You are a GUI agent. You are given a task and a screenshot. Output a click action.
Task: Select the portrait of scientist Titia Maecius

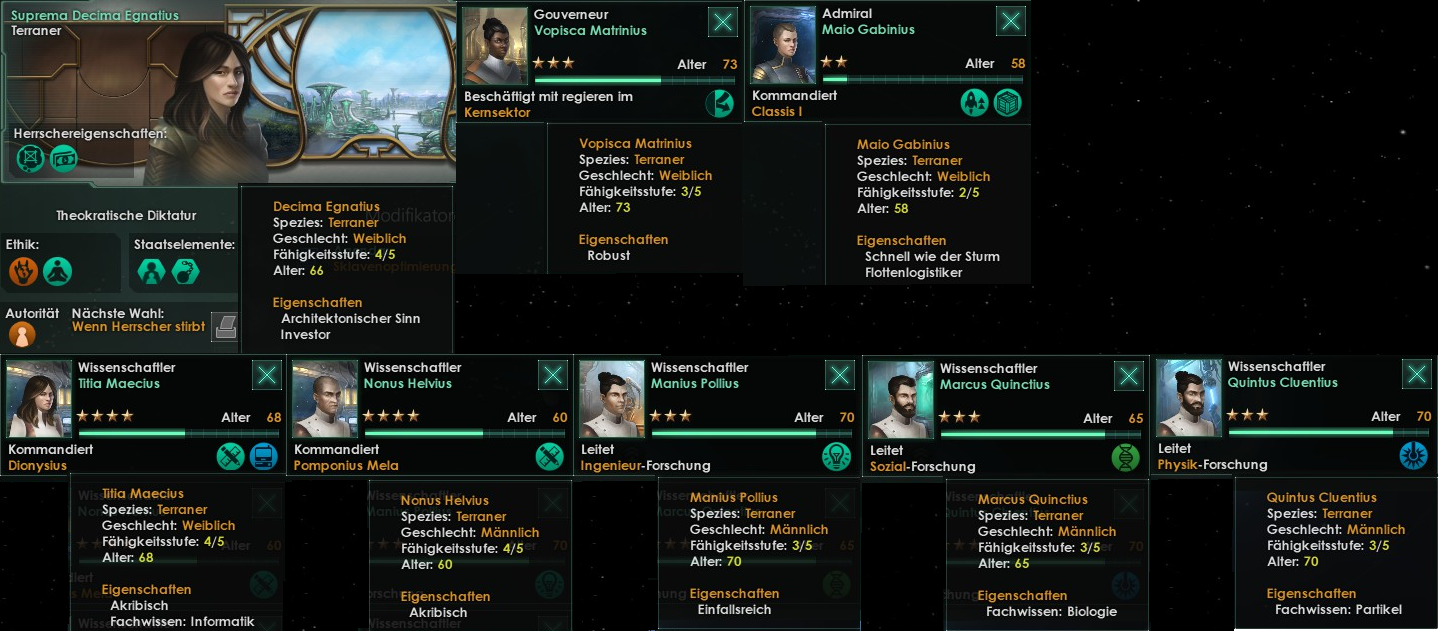click(x=39, y=398)
